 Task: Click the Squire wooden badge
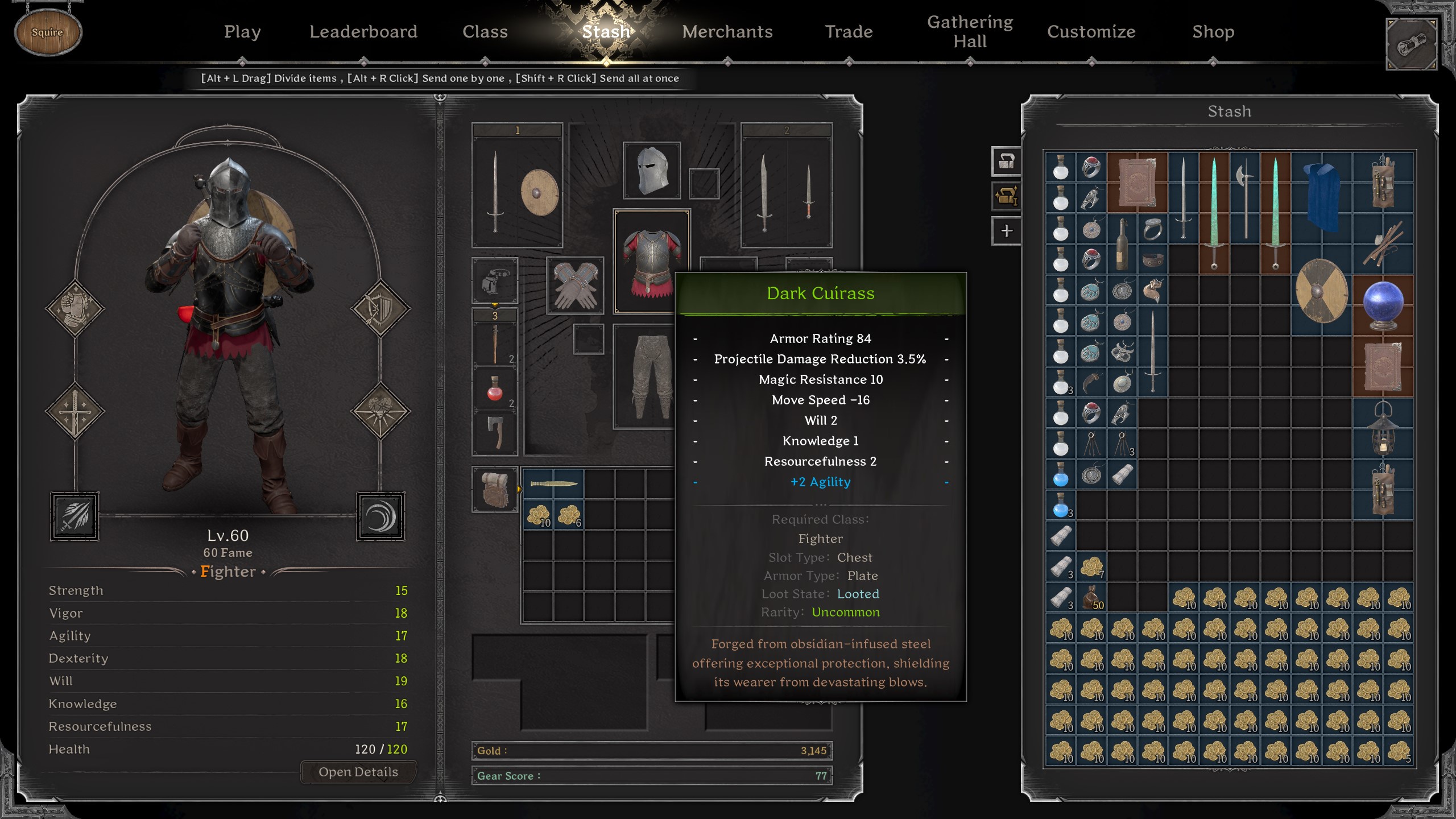point(48,32)
